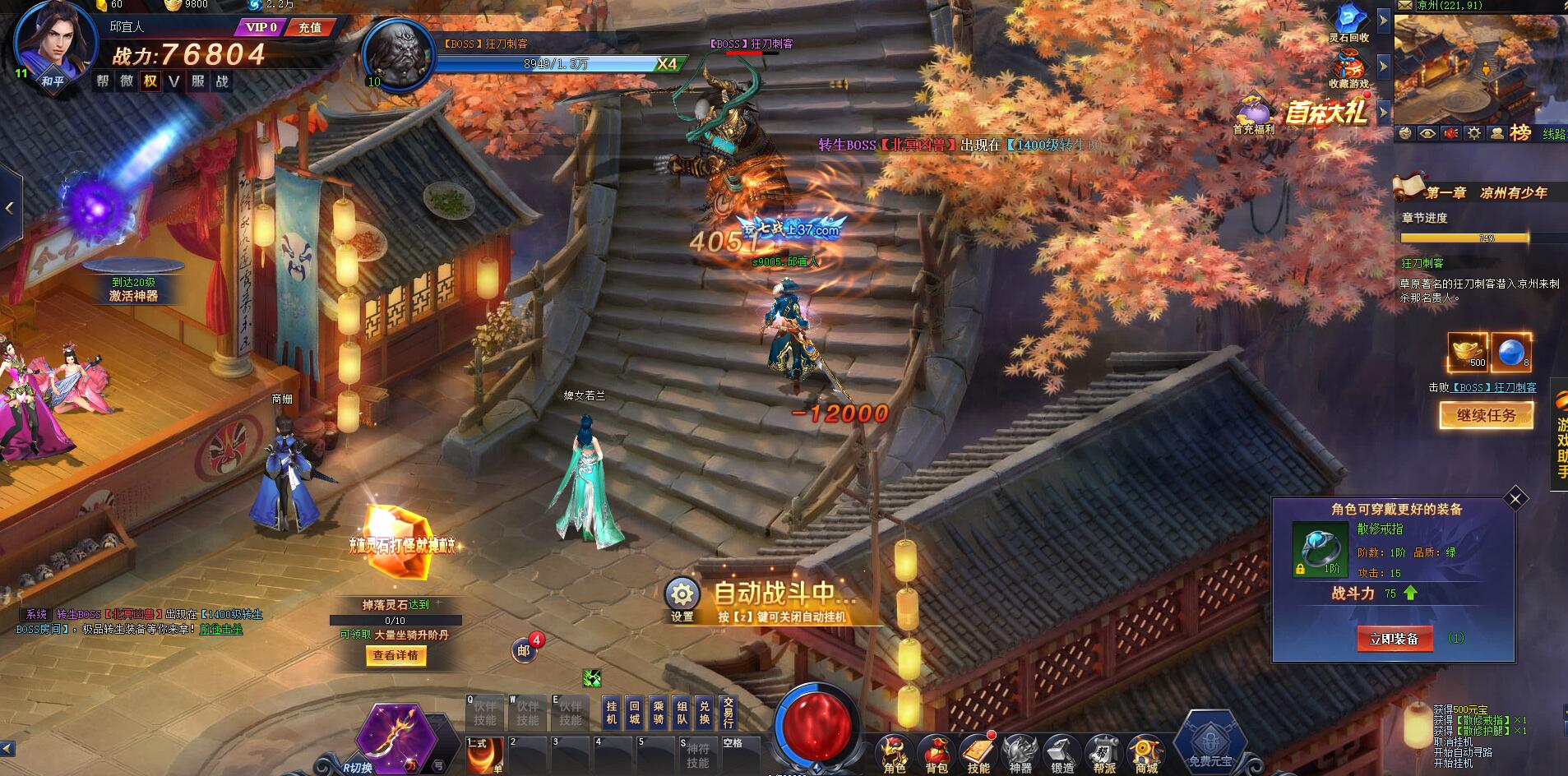Open the 榜 rankings under the minimap
This screenshot has height=776, width=1568.
click(x=1519, y=132)
